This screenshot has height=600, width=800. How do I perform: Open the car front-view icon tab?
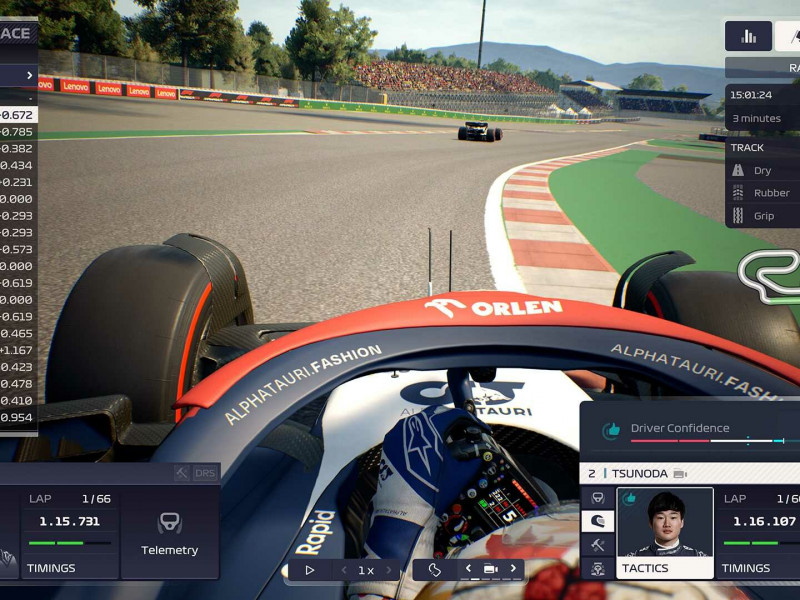(597, 497)
